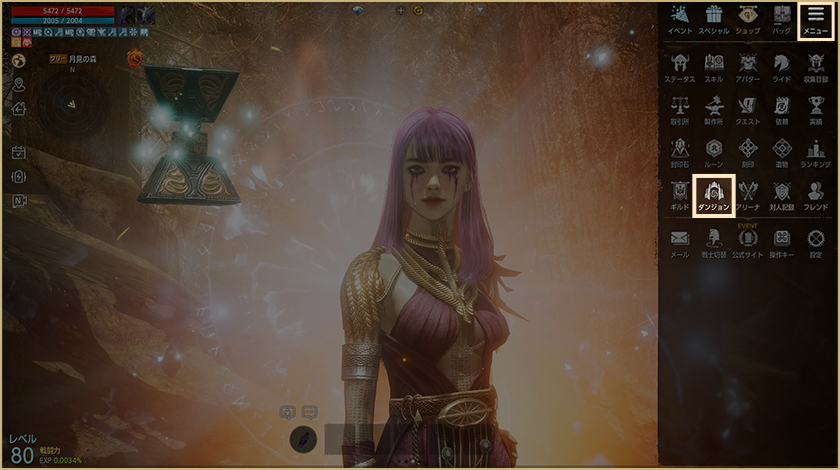This screenshot has width=840, height=470.
Task: Open the イベント (Event) panel
Action: pos(680,18)
